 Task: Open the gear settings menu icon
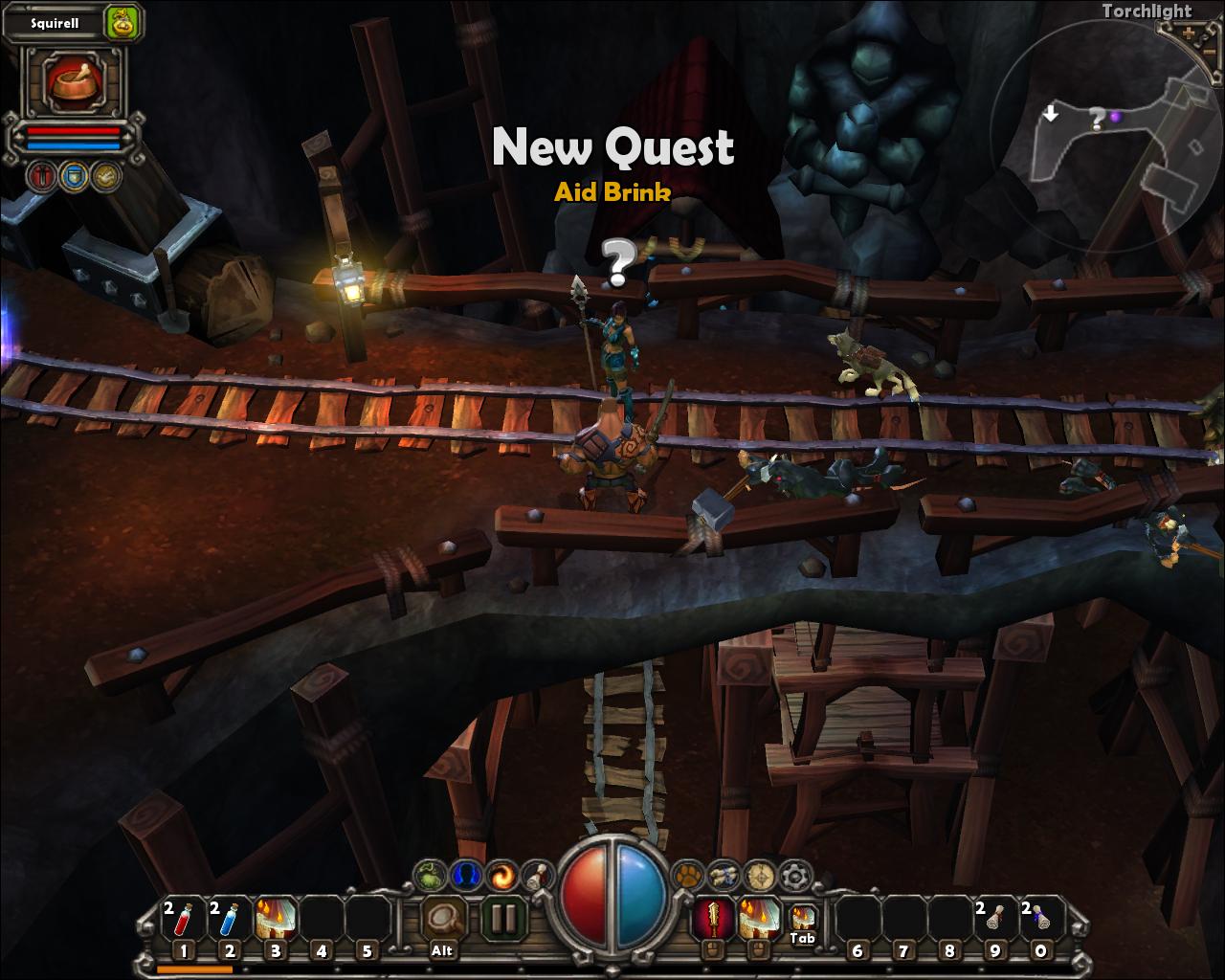(794, 875)
